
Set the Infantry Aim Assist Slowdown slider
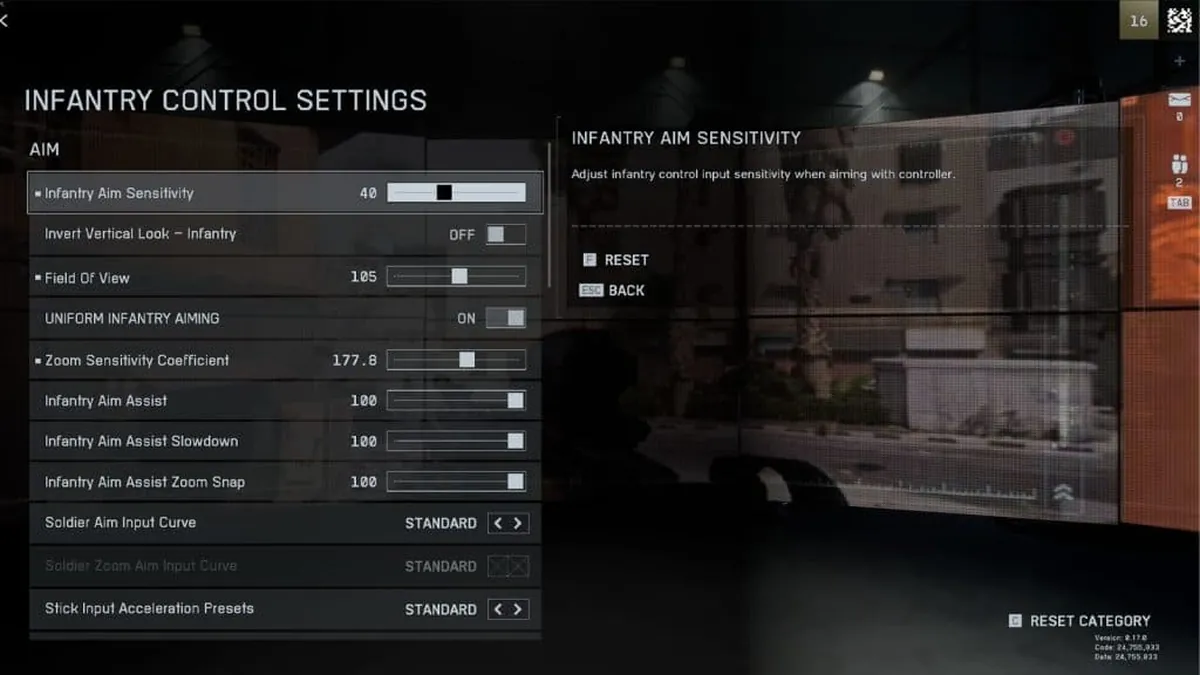point(456,441)
